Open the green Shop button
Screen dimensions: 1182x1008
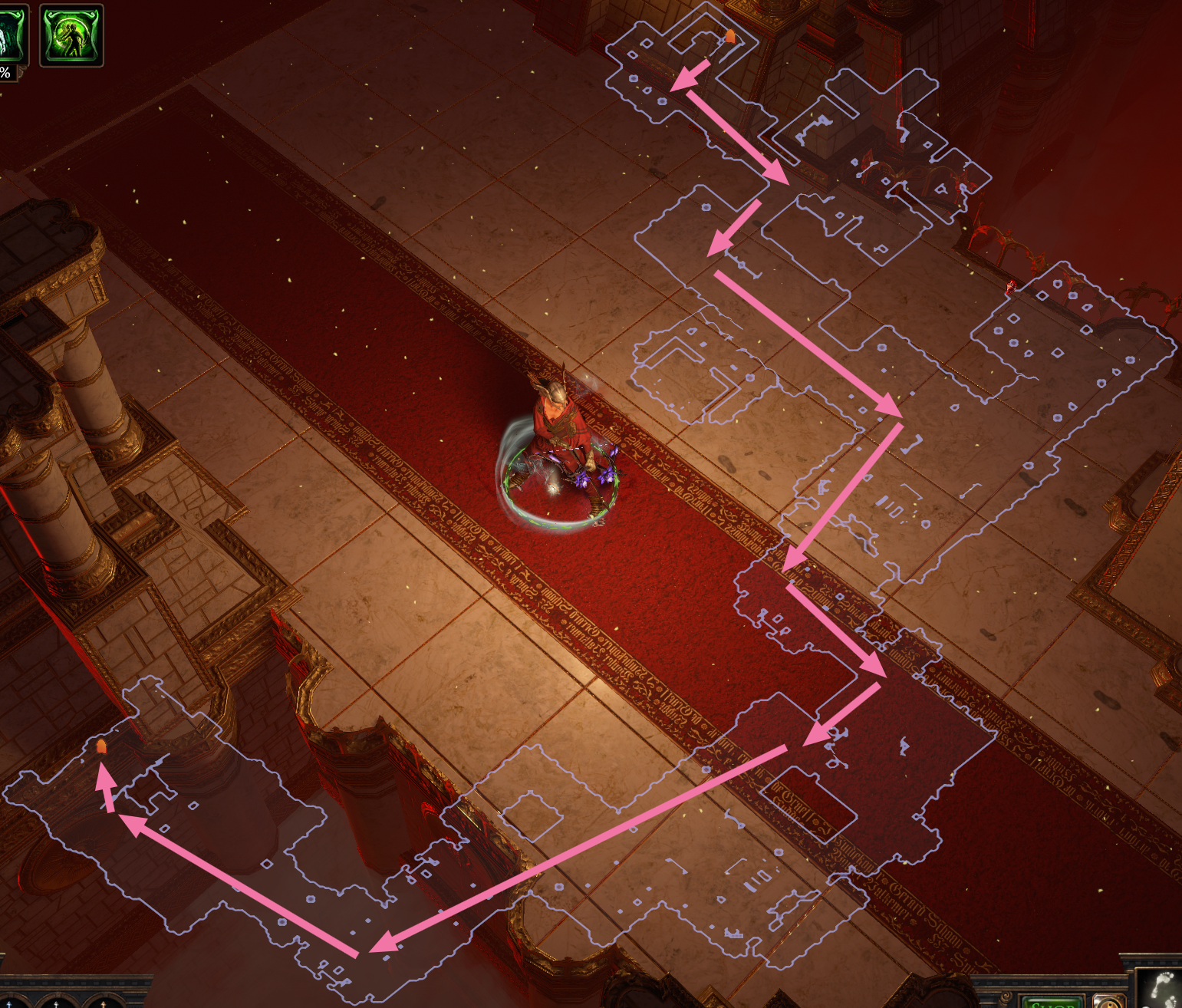tap(1052, 1002)
